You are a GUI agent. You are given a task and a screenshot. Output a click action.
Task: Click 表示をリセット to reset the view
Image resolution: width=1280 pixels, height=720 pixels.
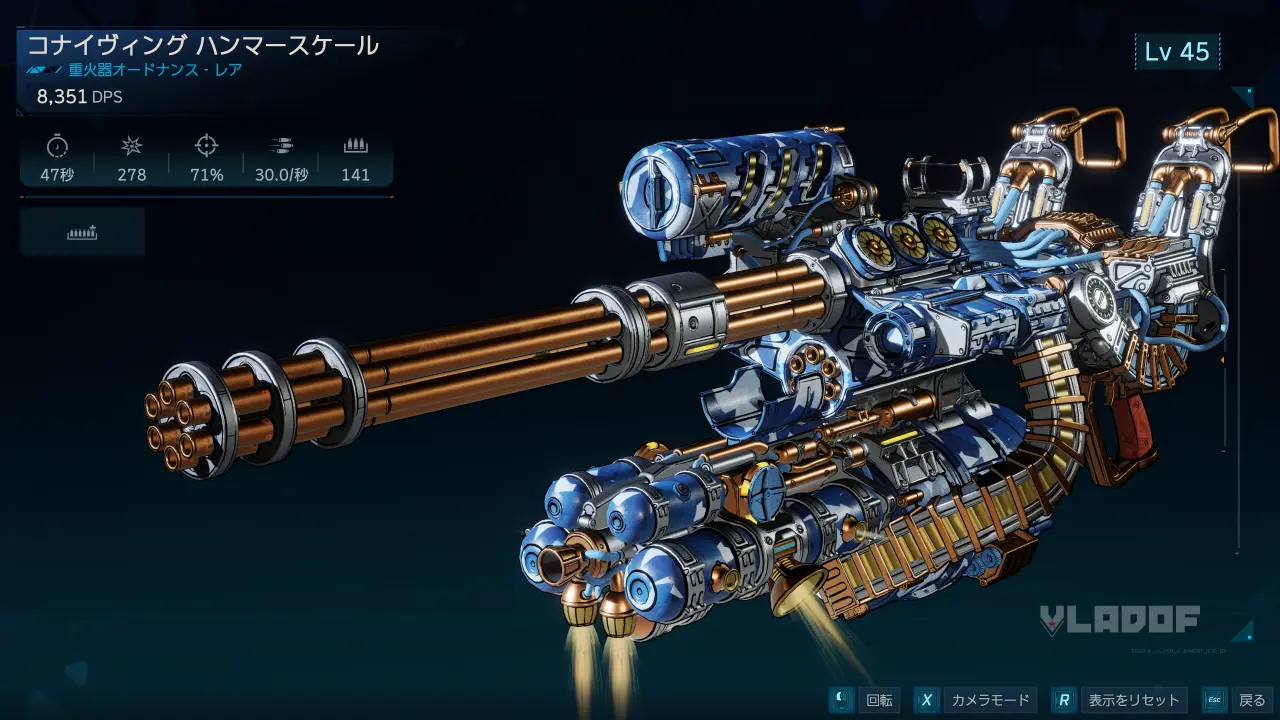(x=1120, y=700)
